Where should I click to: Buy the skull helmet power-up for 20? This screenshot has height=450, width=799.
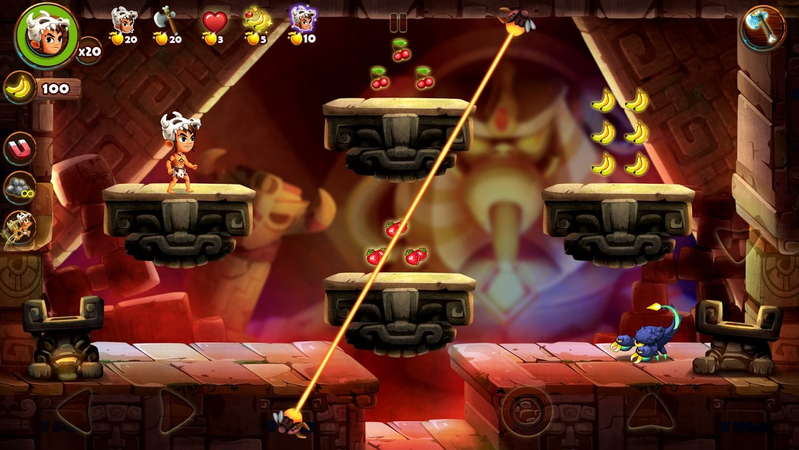pyautogui.click(x=124, y=26)
